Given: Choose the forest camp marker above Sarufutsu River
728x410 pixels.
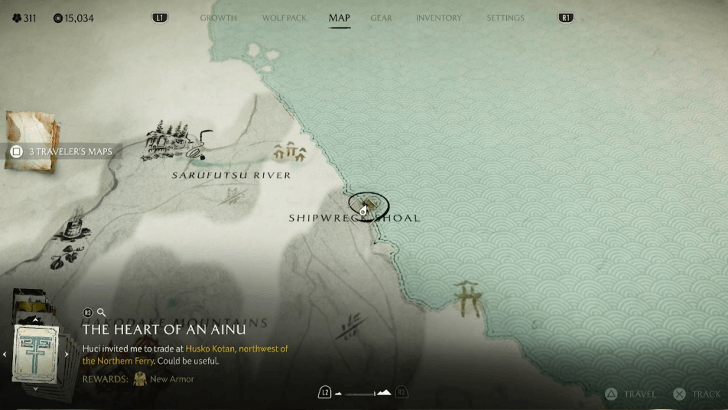Looking at the screenshot, I should 169,141.
